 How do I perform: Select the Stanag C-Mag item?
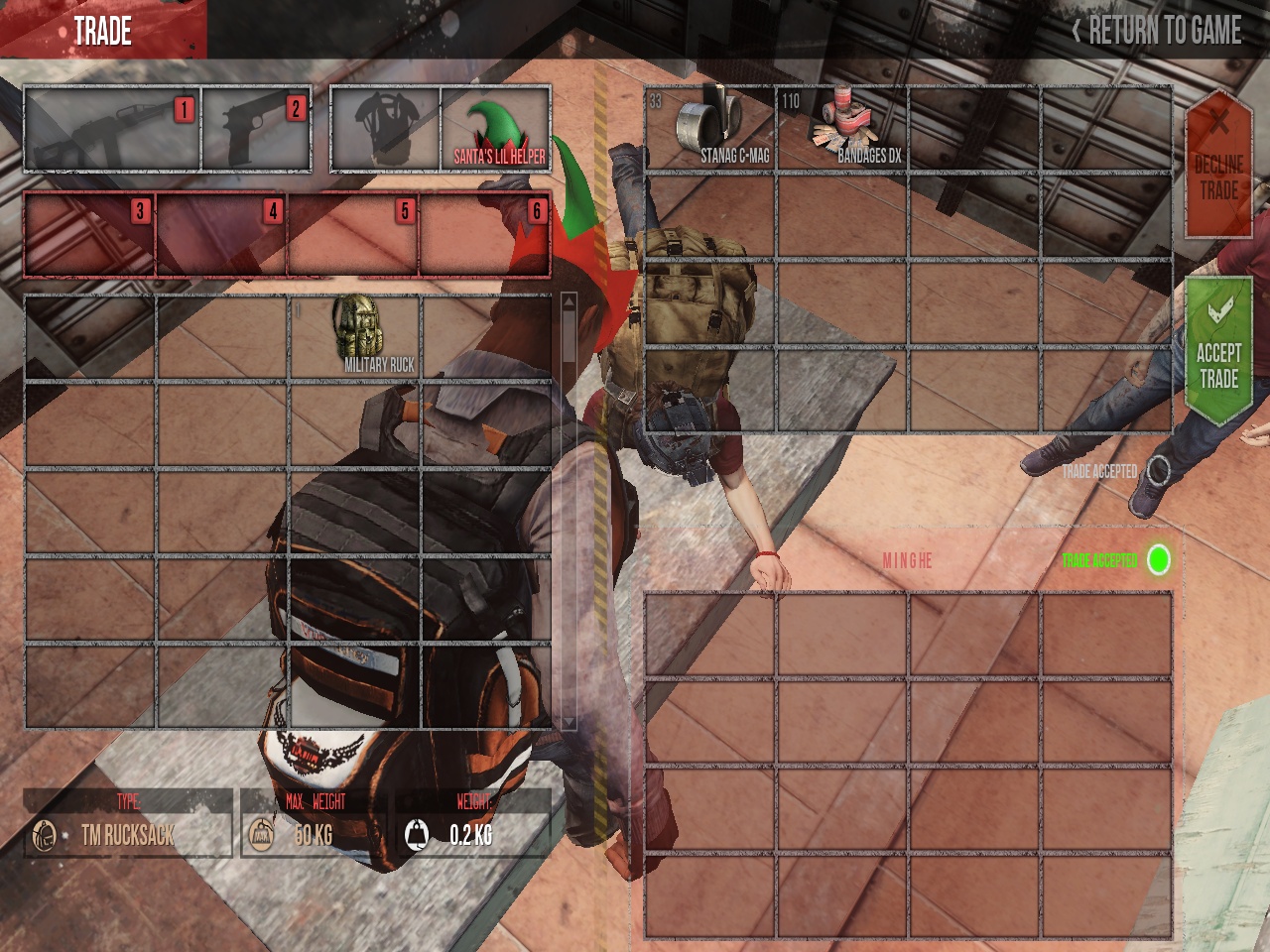tap(709, 130)
